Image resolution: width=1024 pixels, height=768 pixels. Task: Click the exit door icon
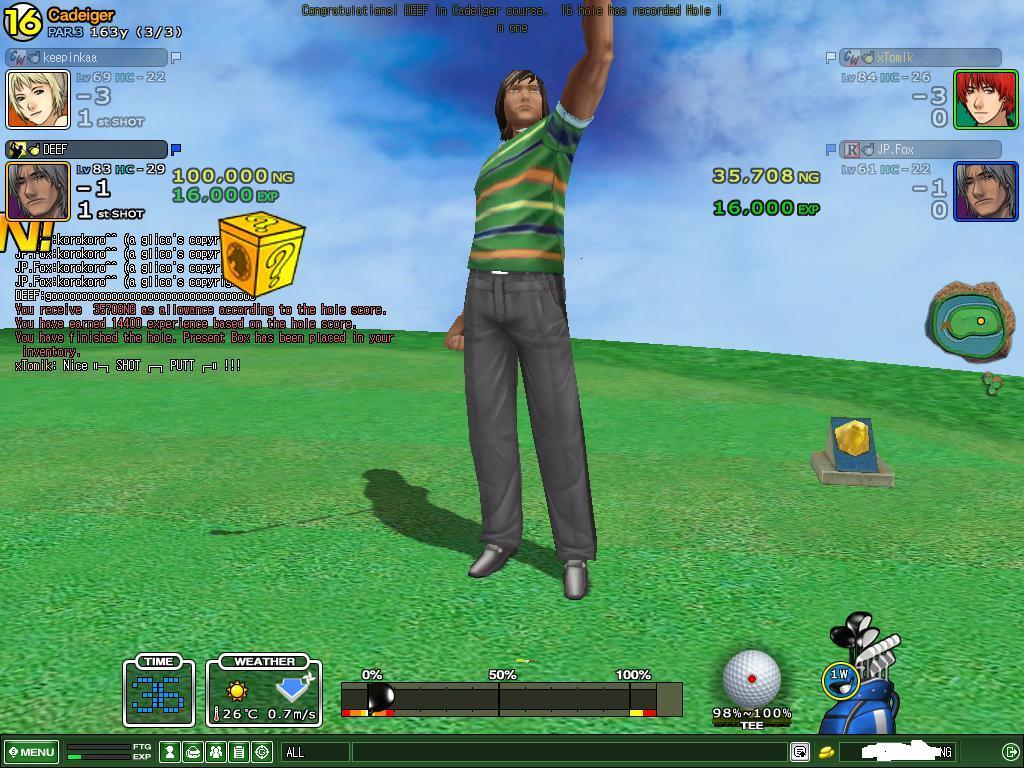tap(1010, 752)
